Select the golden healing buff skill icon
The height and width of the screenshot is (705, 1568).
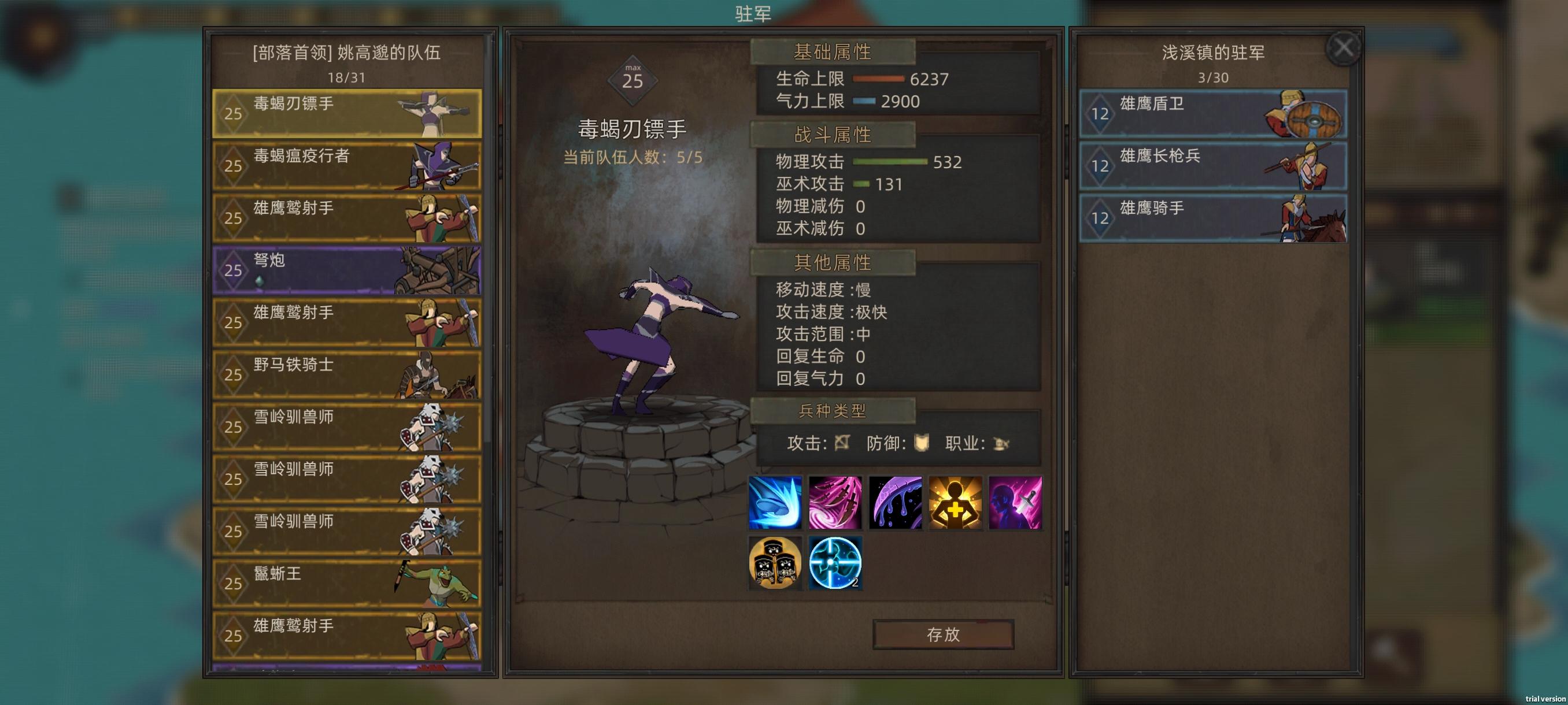click(956, 504)
